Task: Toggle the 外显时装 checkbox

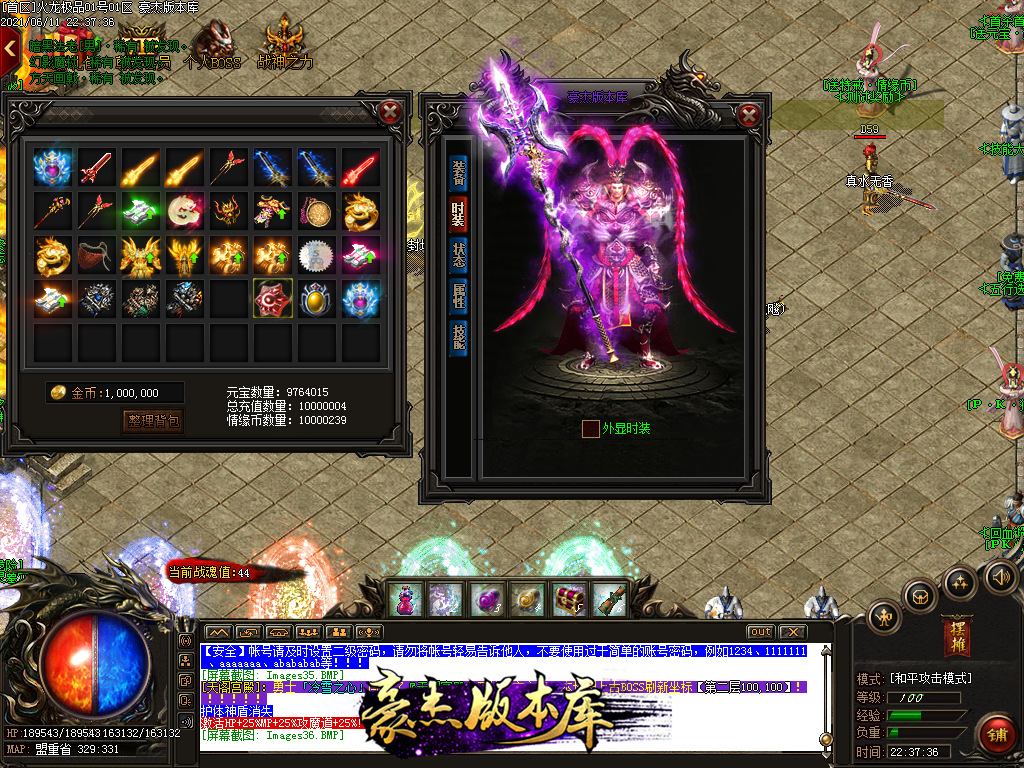Action: [x=591, y=428]
